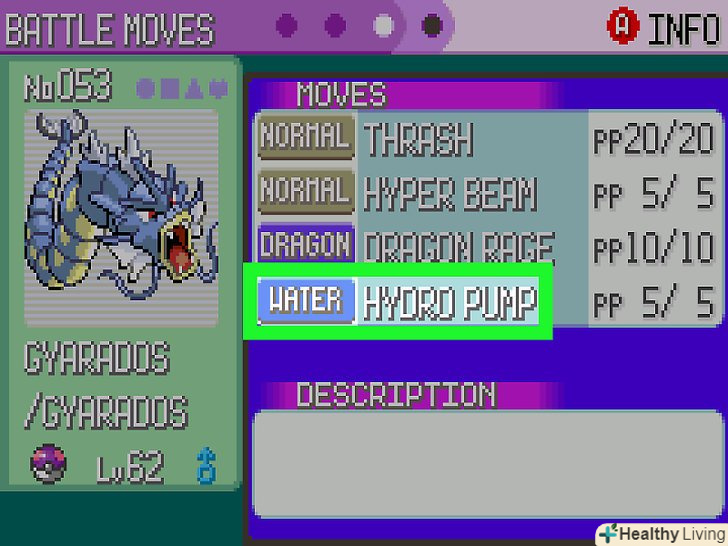Pick the highlighted Hydro Pump move
Viewport: 728px width, 546px height.
(448, 301)
